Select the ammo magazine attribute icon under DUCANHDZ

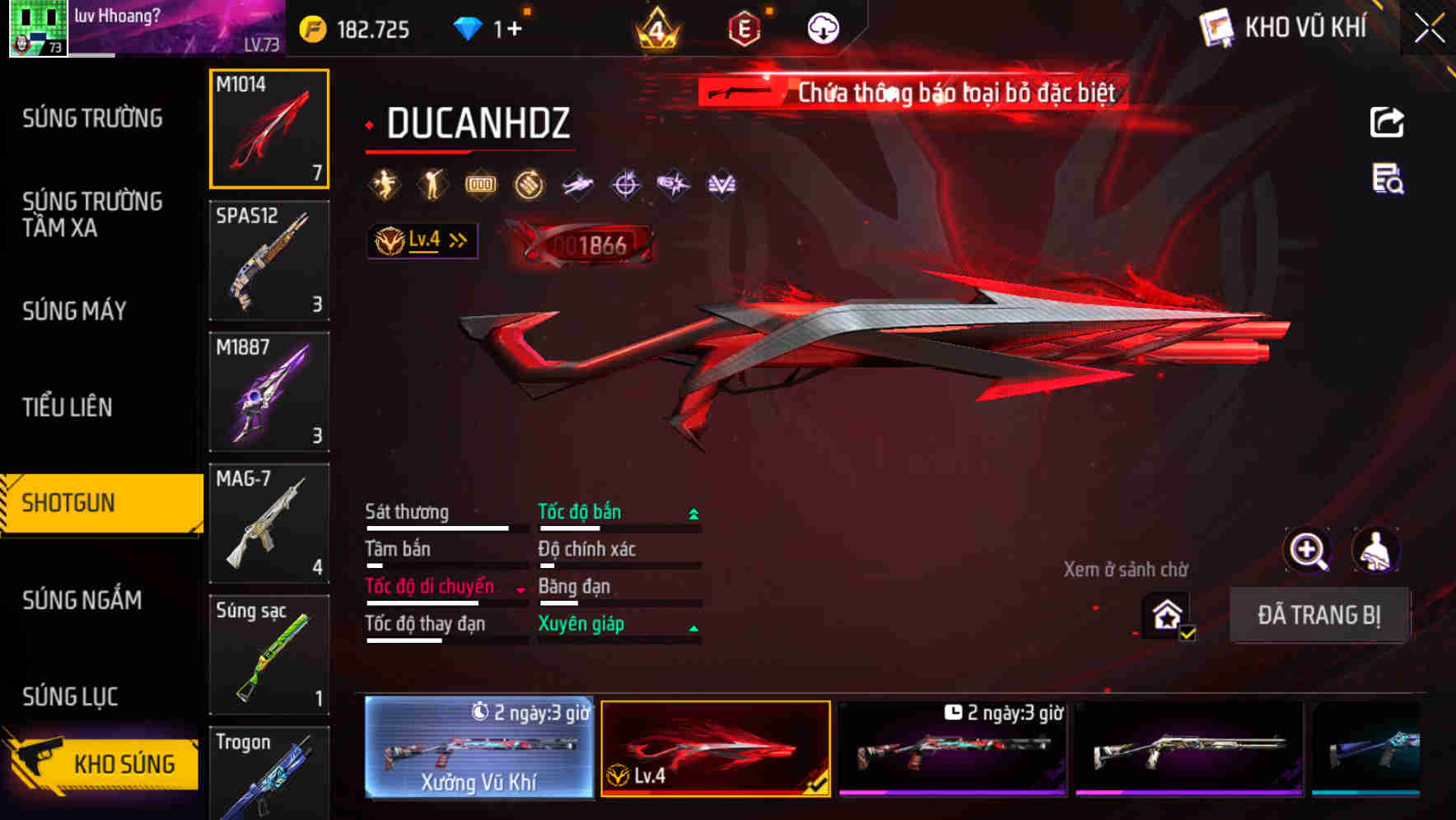coord(480,184)
